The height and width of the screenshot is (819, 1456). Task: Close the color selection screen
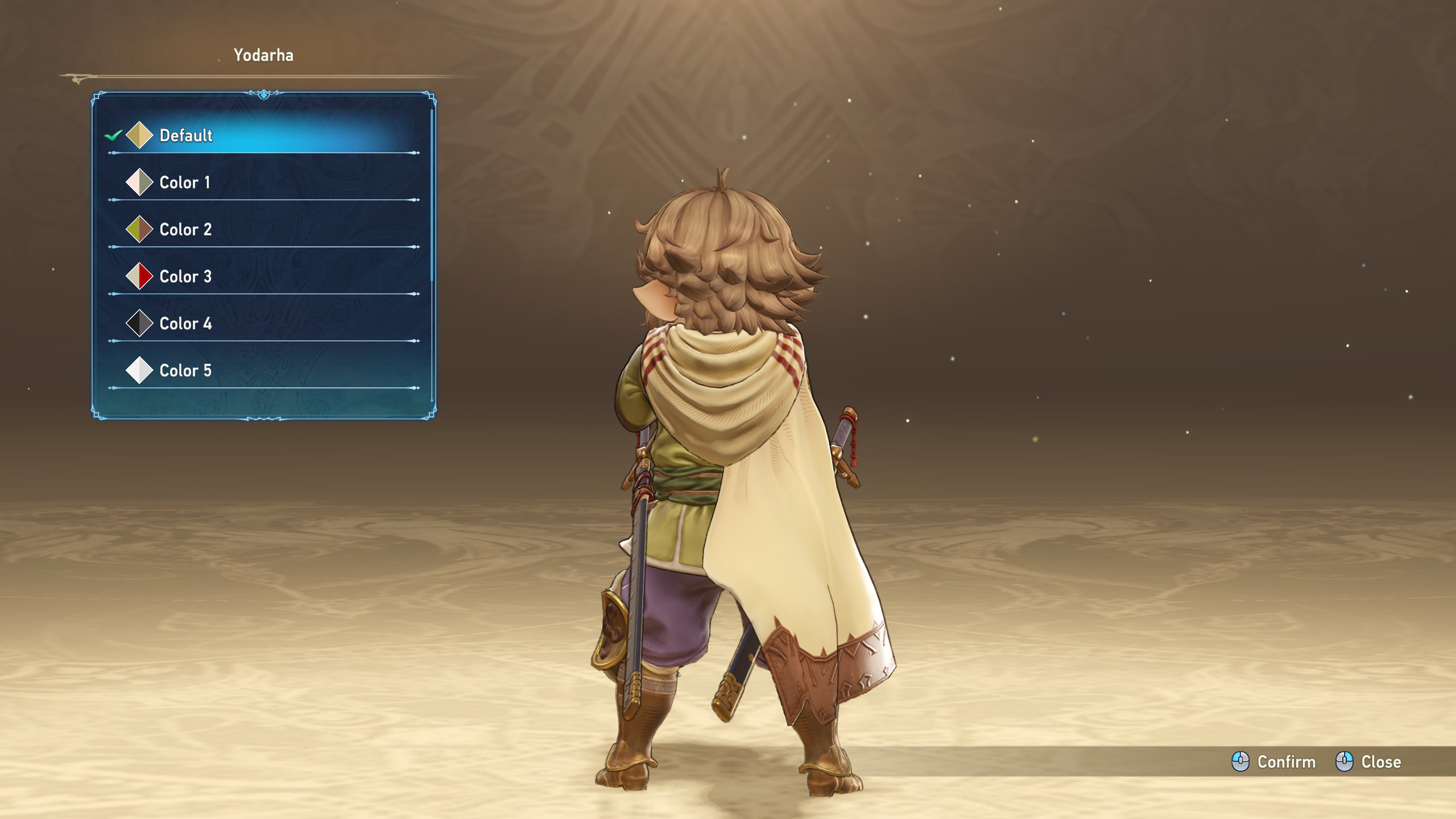[1368, 762]
